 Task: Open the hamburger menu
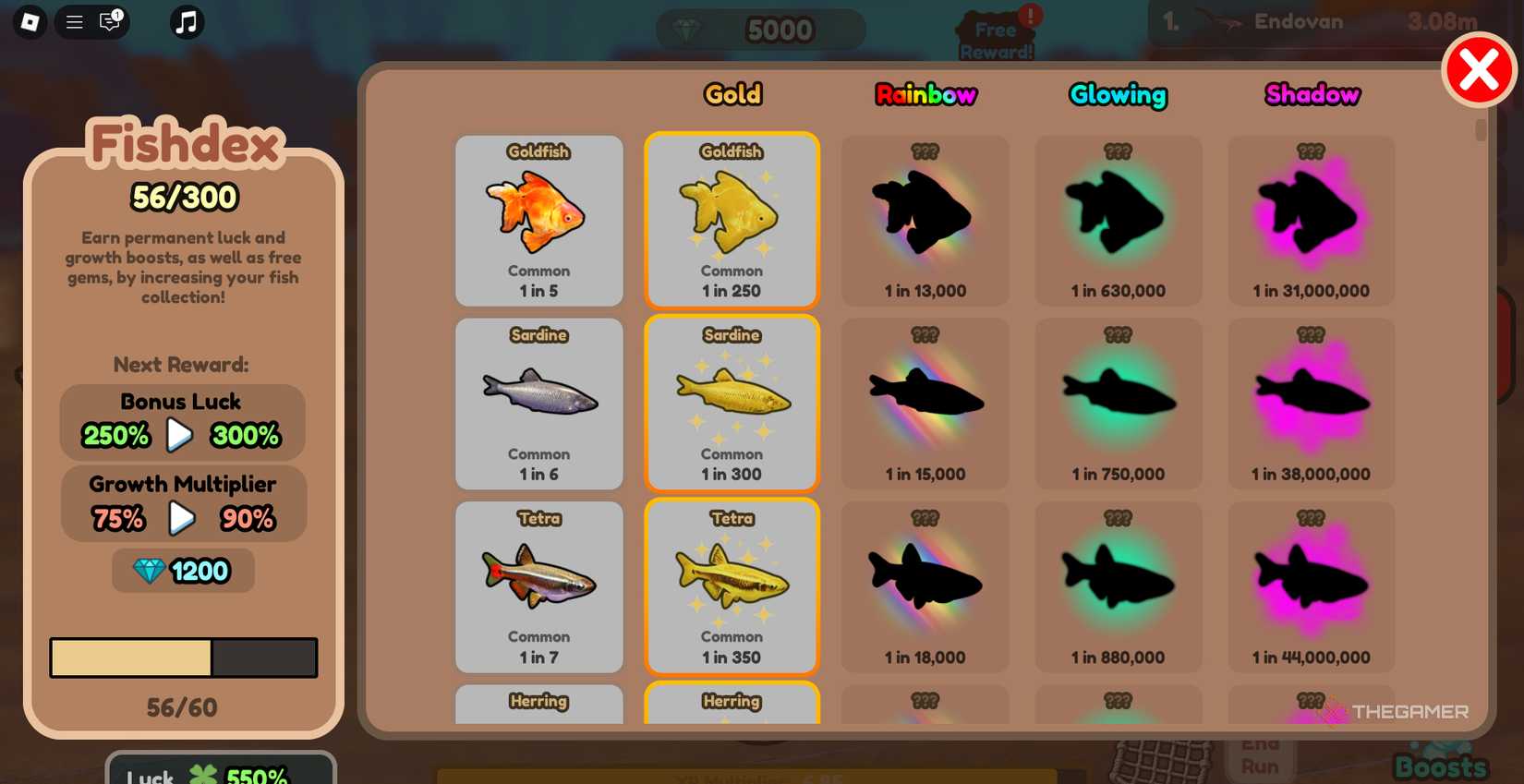point(74,22)
